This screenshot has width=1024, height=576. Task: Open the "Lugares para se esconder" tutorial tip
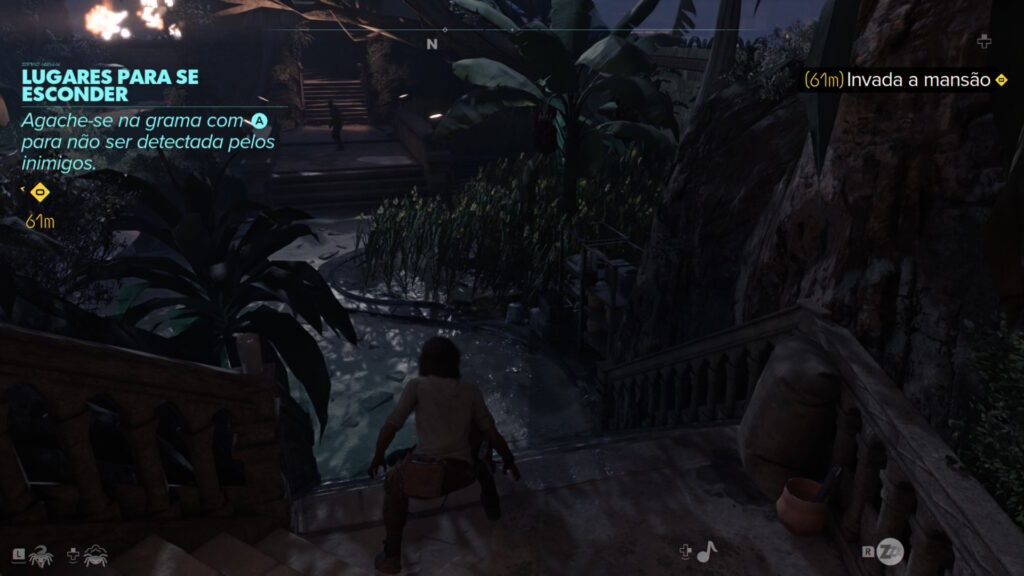tap(110, 85)
